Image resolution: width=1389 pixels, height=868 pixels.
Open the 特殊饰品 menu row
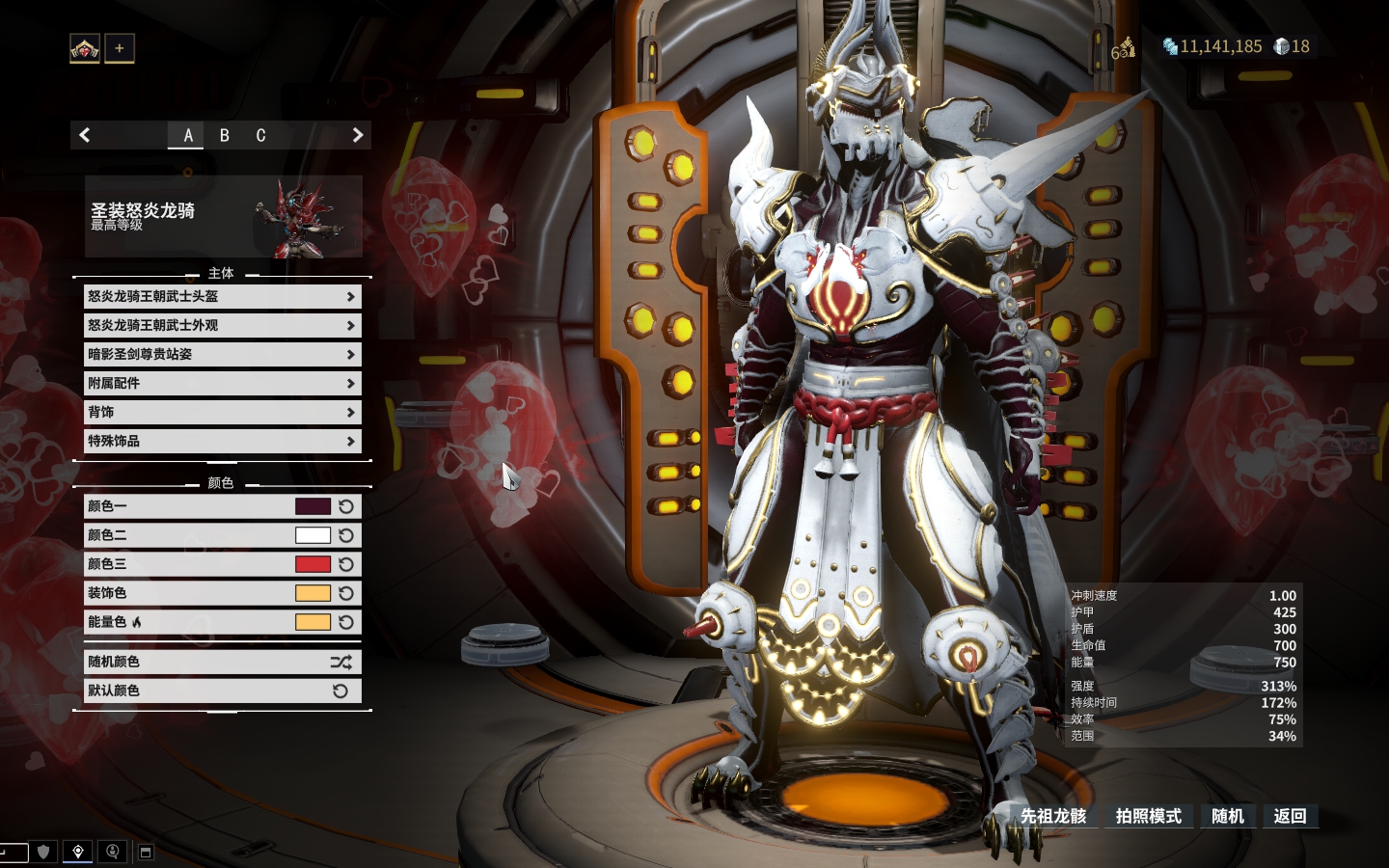[x=222, y=442]
